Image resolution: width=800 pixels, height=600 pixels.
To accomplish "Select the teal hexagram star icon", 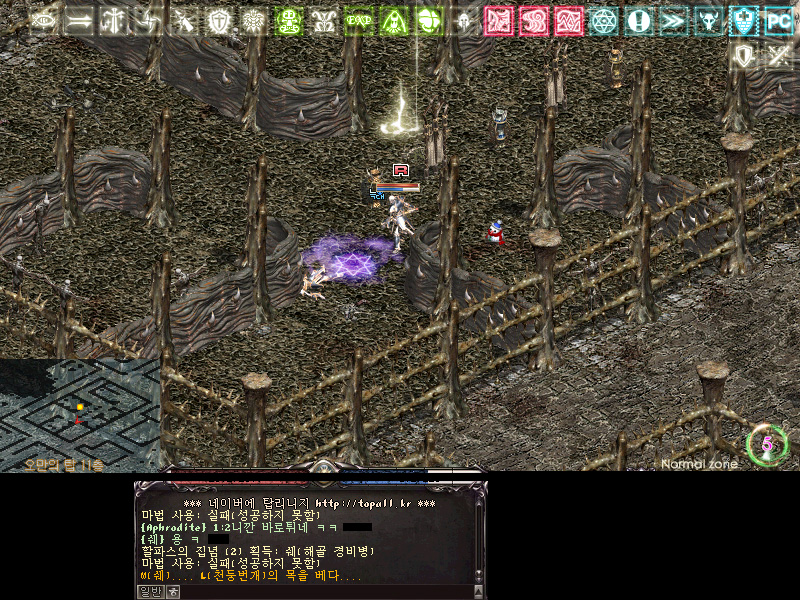I will [603, 21].
